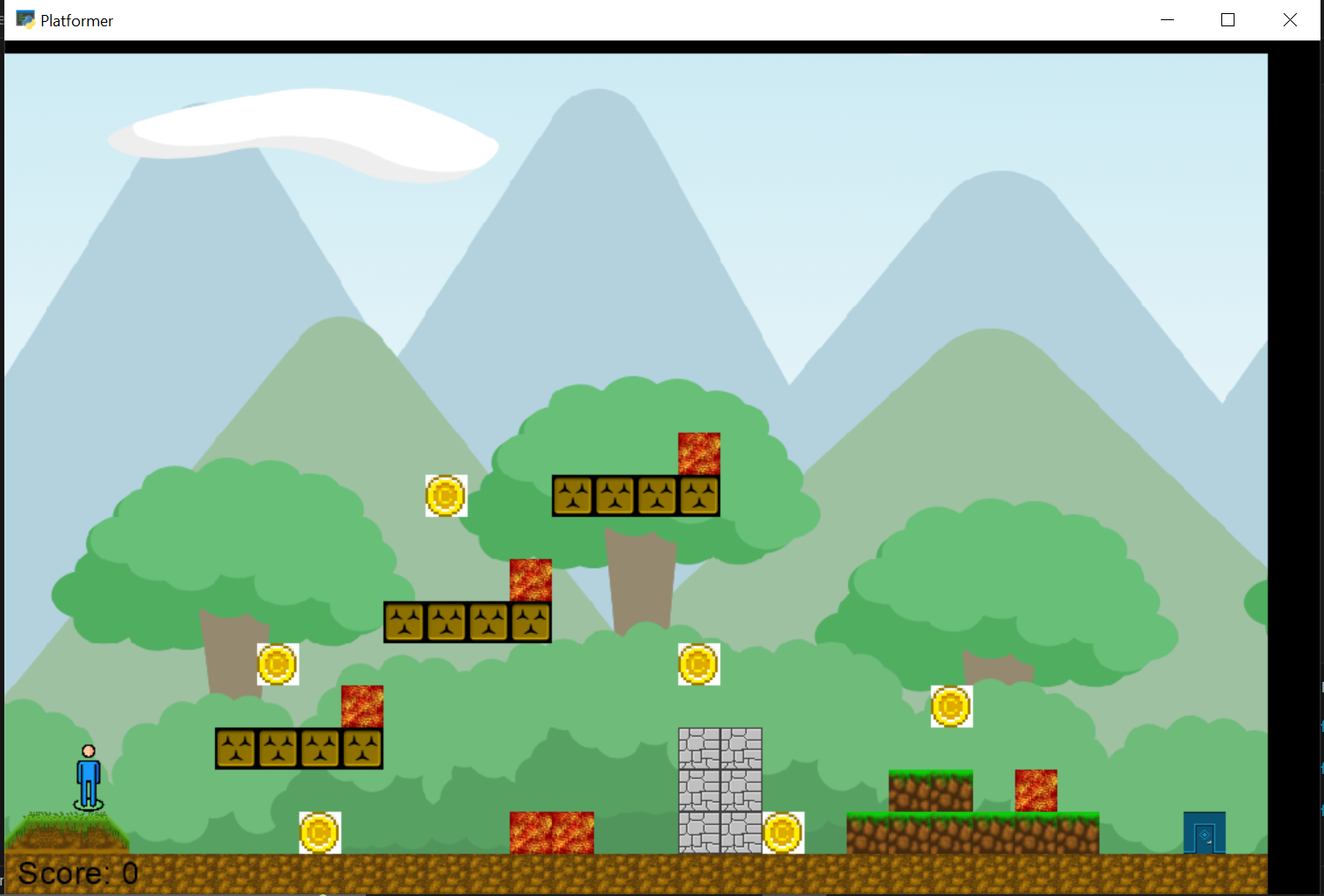This screenshot has height=896, width=1324.
Task: Click the Platformer window title text
Action: (77, 19)
